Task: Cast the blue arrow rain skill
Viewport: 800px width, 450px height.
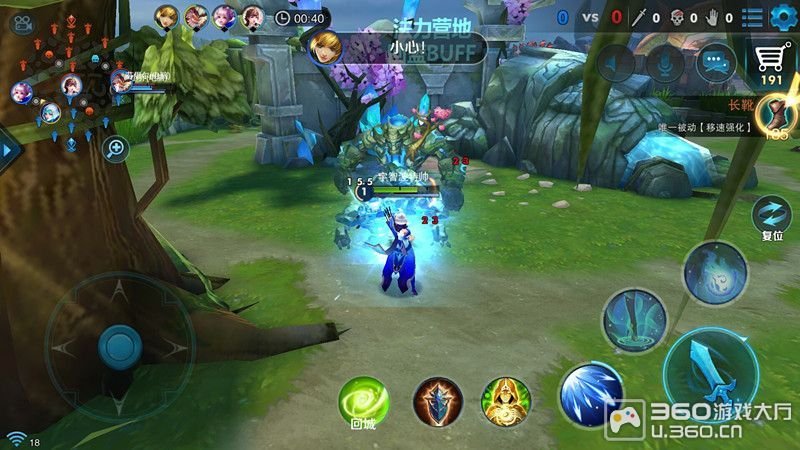Action: 634,320
